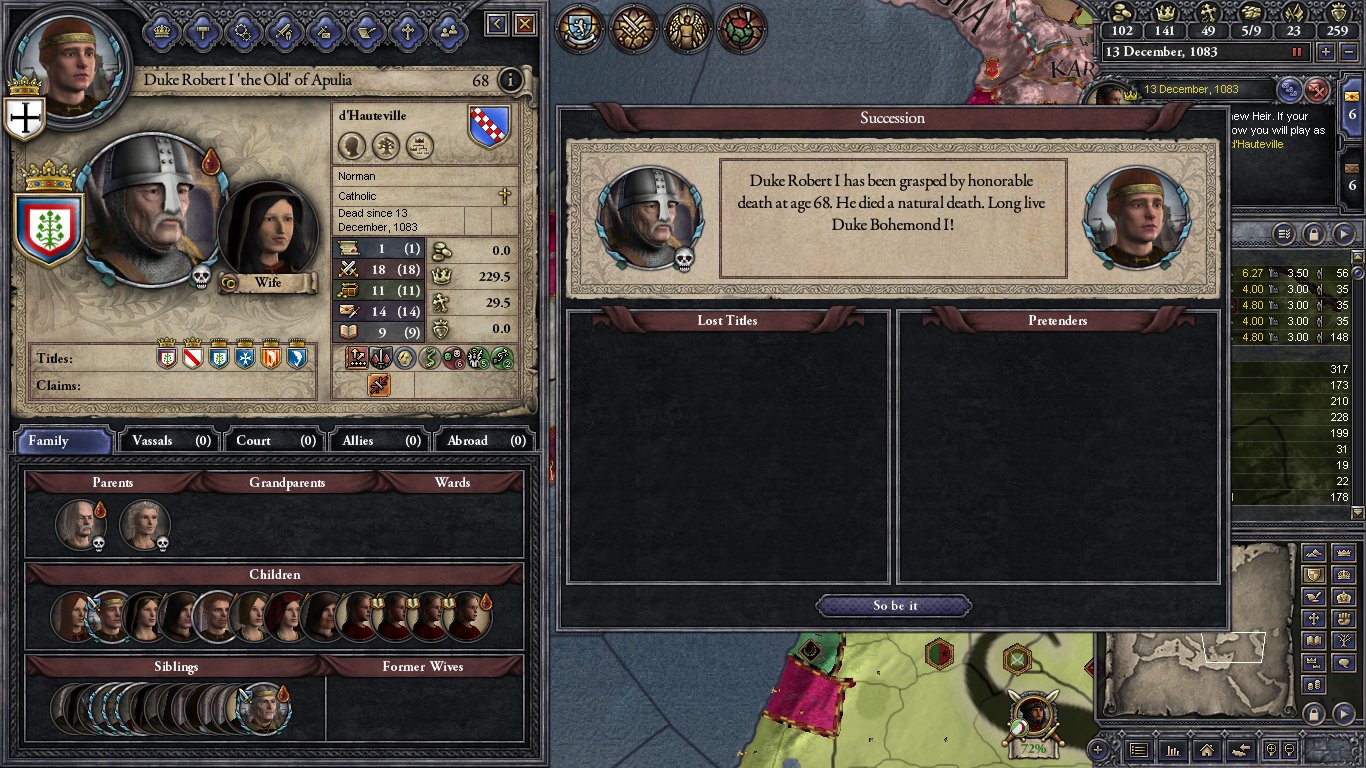1366x768 pixels.
Task: Go back using the yellow arrow button
Action: coord(497,24)
